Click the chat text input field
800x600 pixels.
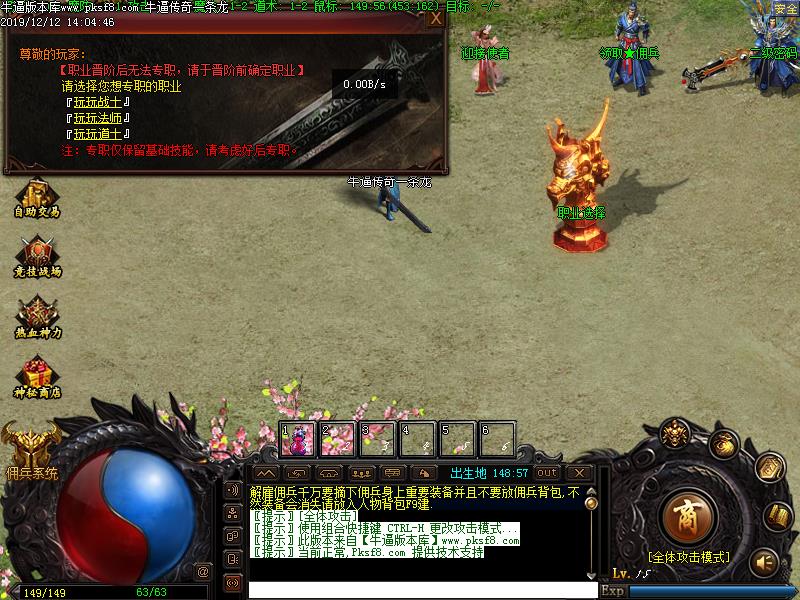(420, 590)
